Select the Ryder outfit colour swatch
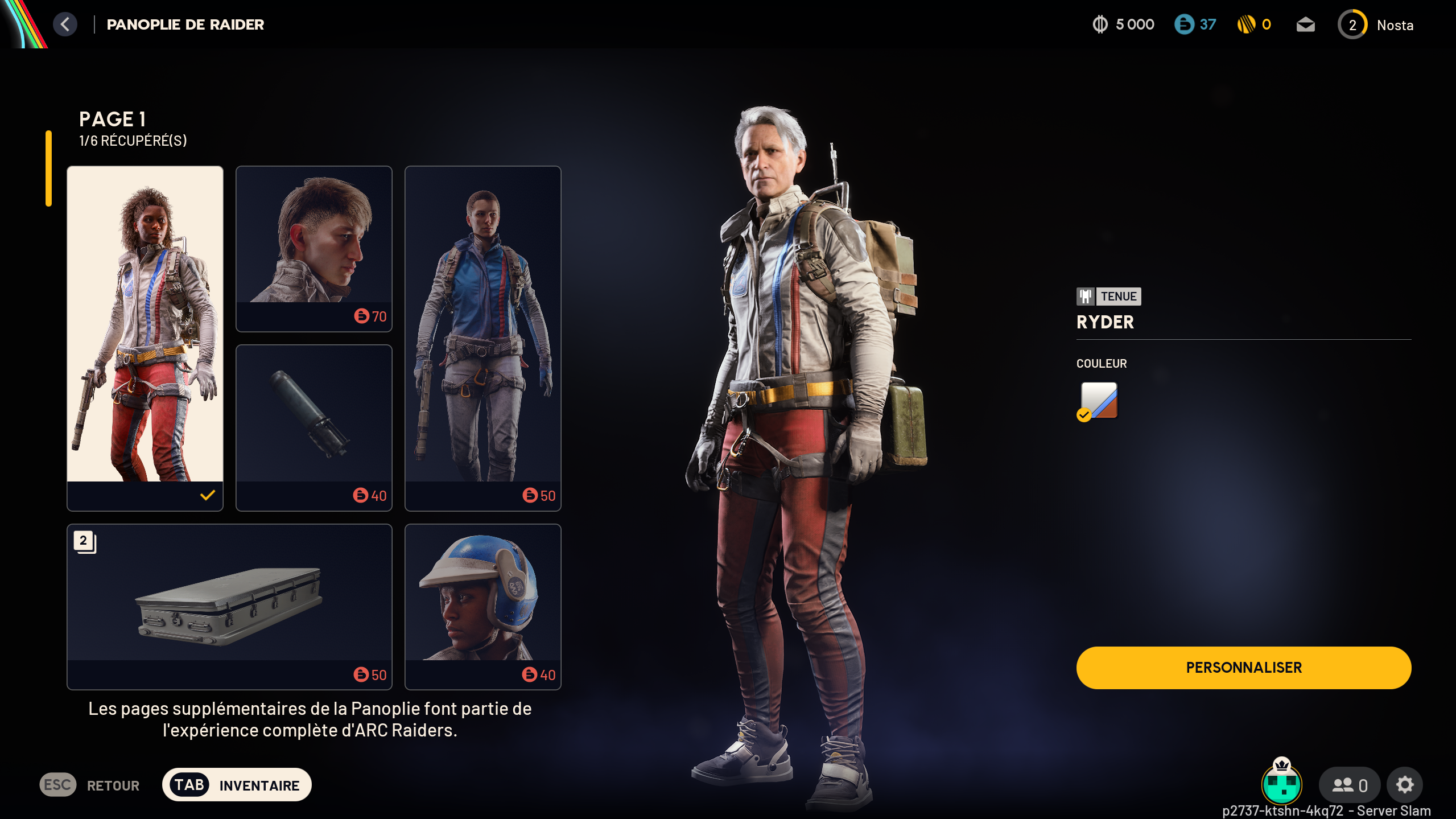The image size is (1456, 819). tap(1099, 401)
